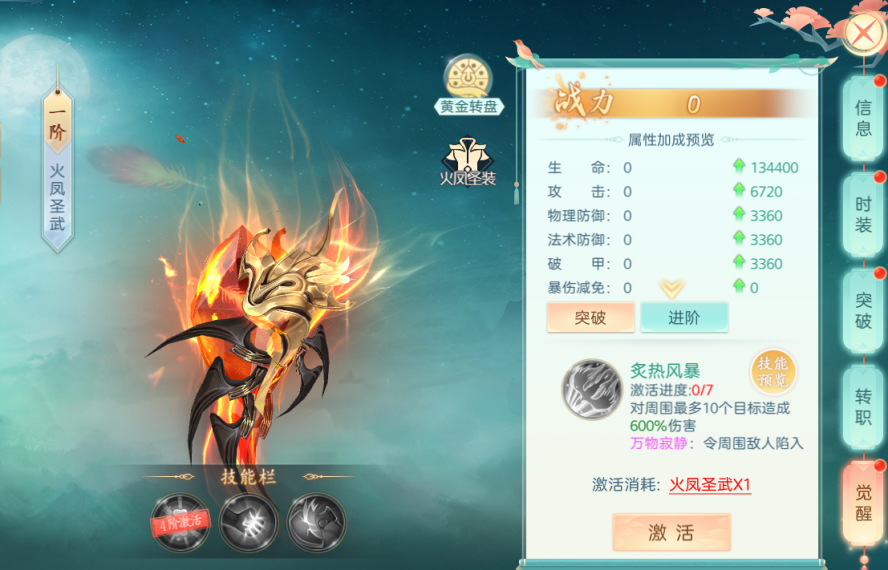Viewport: 888px width, 570px height.
Task: Click the 火凤圣武X1 cost link
Action: coord(710,485)
